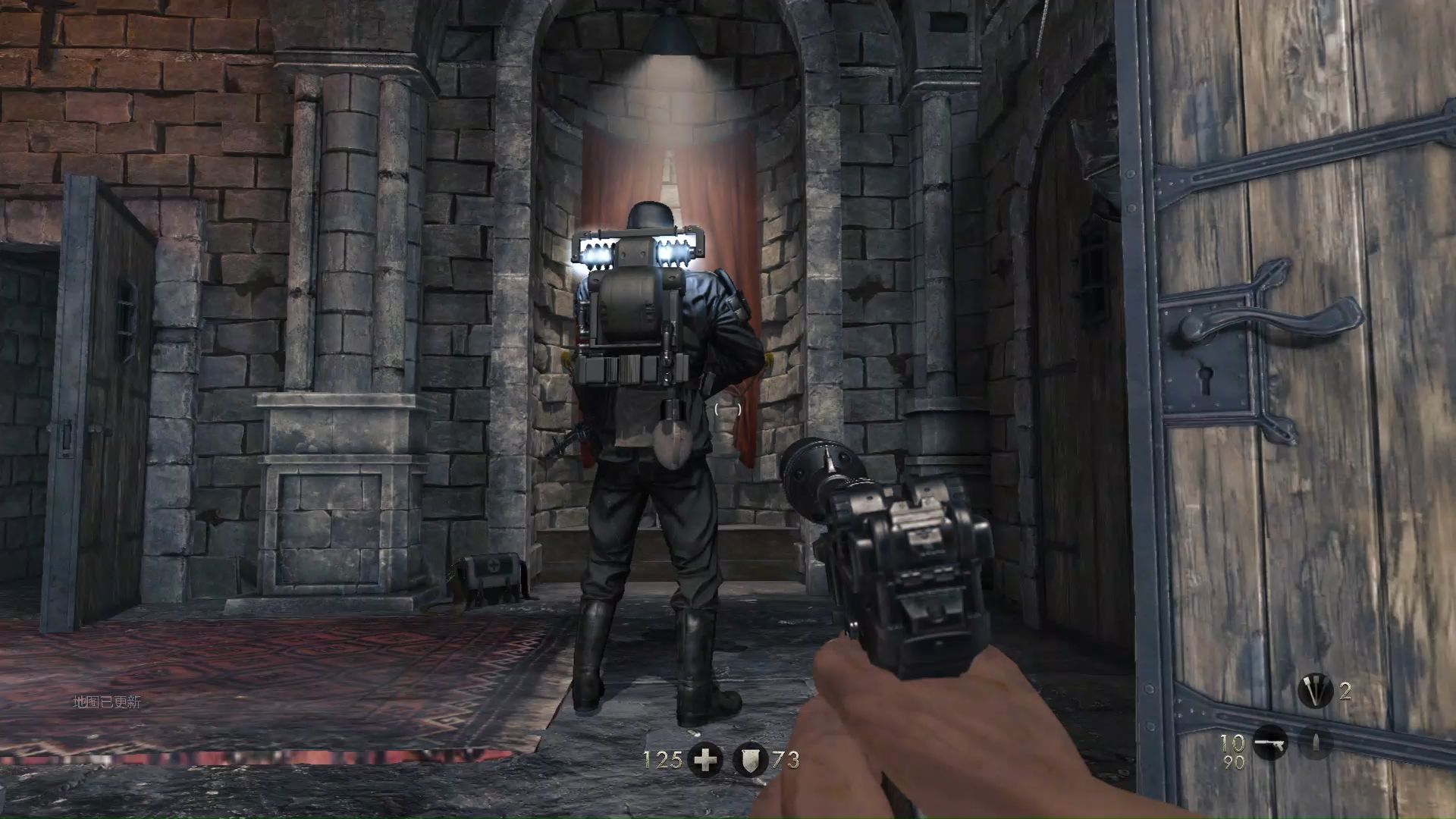
Task: Click the health cross icon
Action: click(x=705, y=760)
